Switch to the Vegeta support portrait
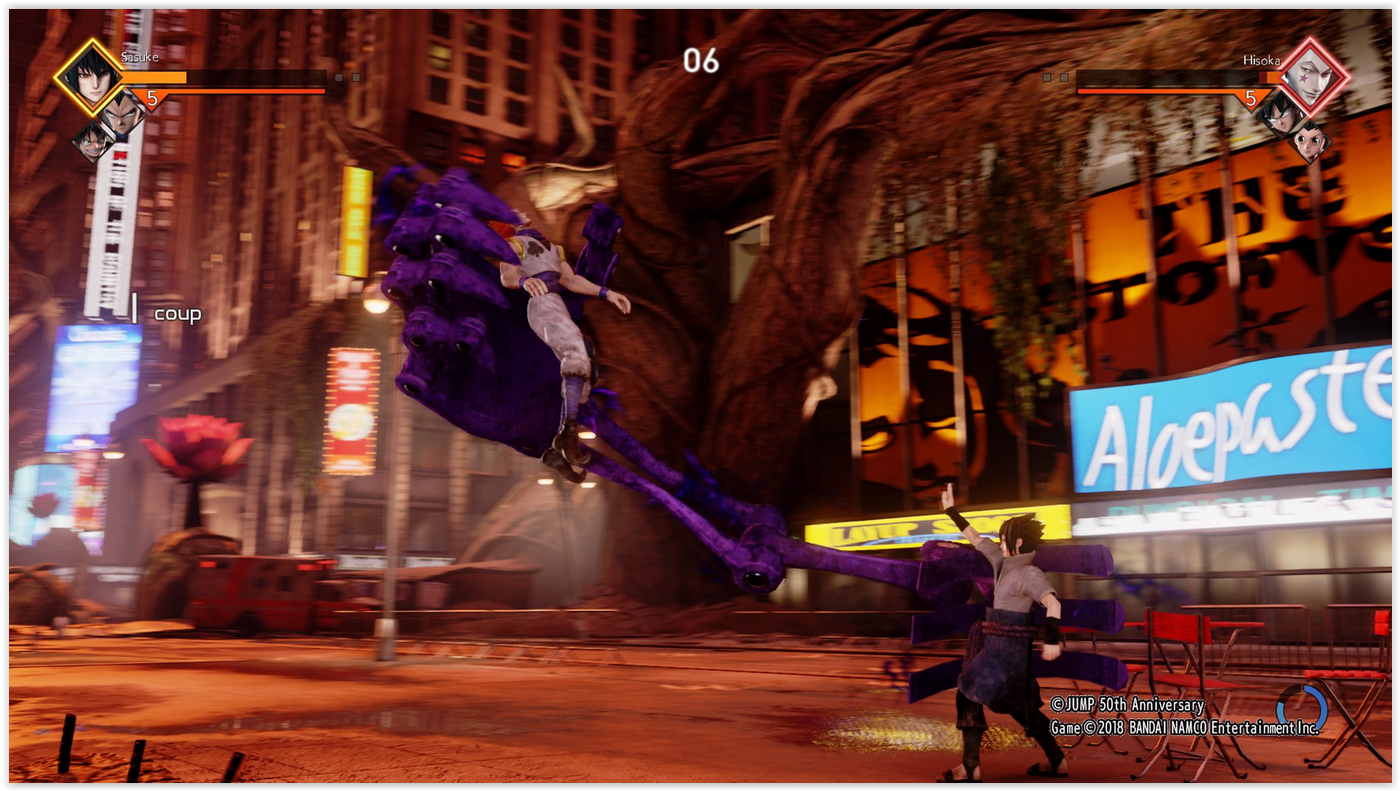Screen dimensions: 1400x791 click(x=122, y=112)
